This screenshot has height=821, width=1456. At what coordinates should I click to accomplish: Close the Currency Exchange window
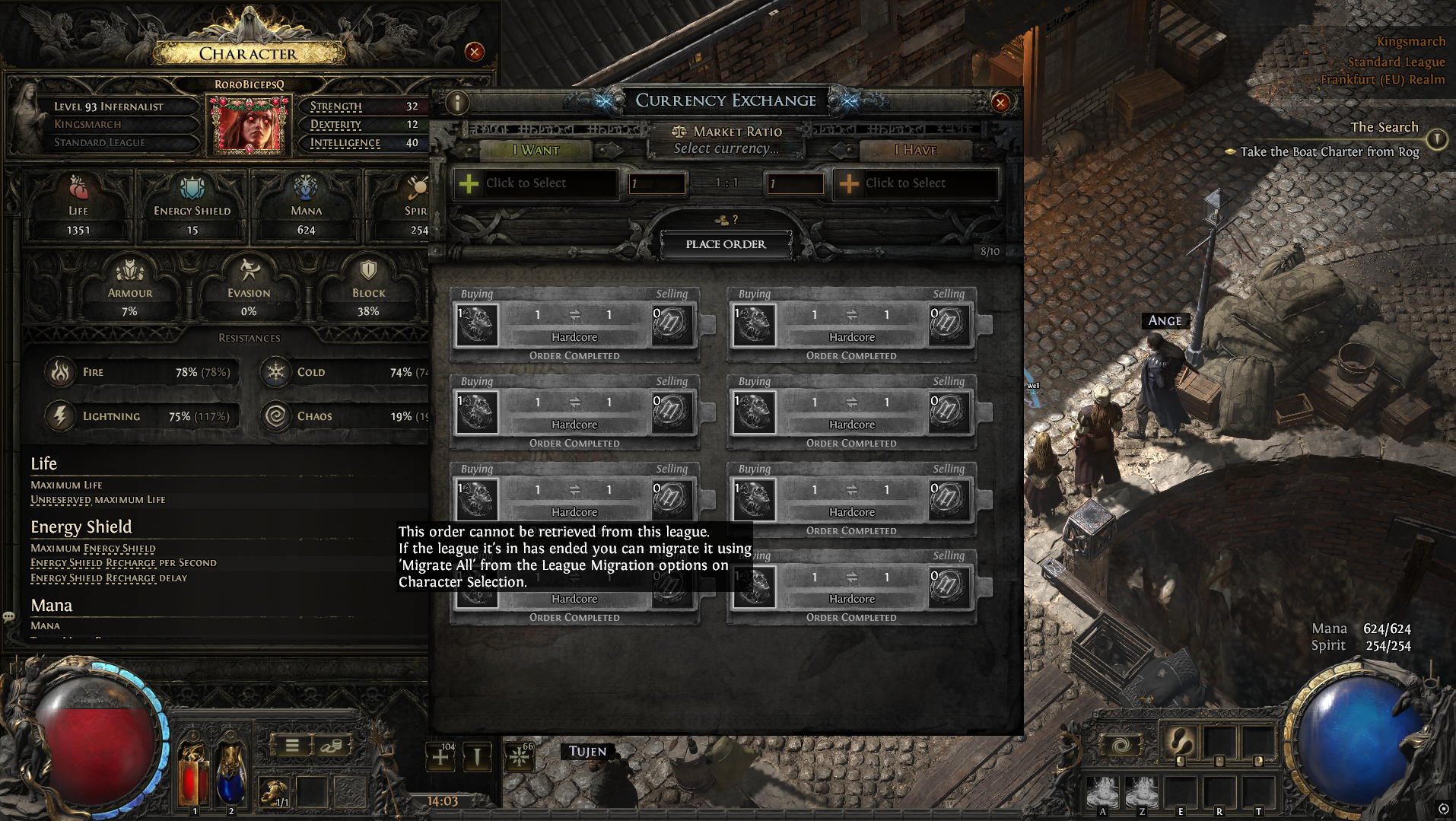click(x=1000, y=103)
